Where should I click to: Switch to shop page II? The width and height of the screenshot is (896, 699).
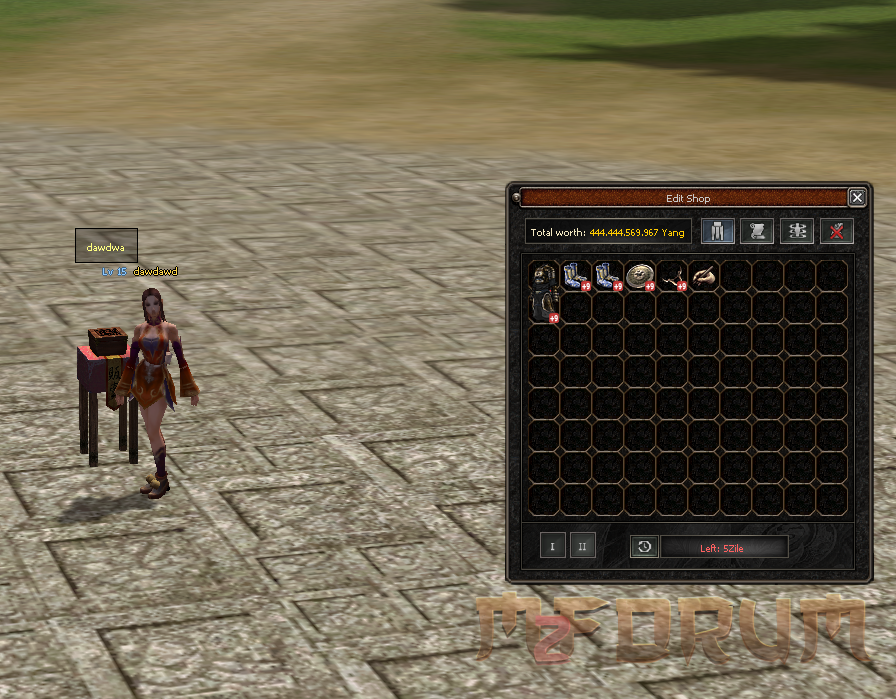581,546
